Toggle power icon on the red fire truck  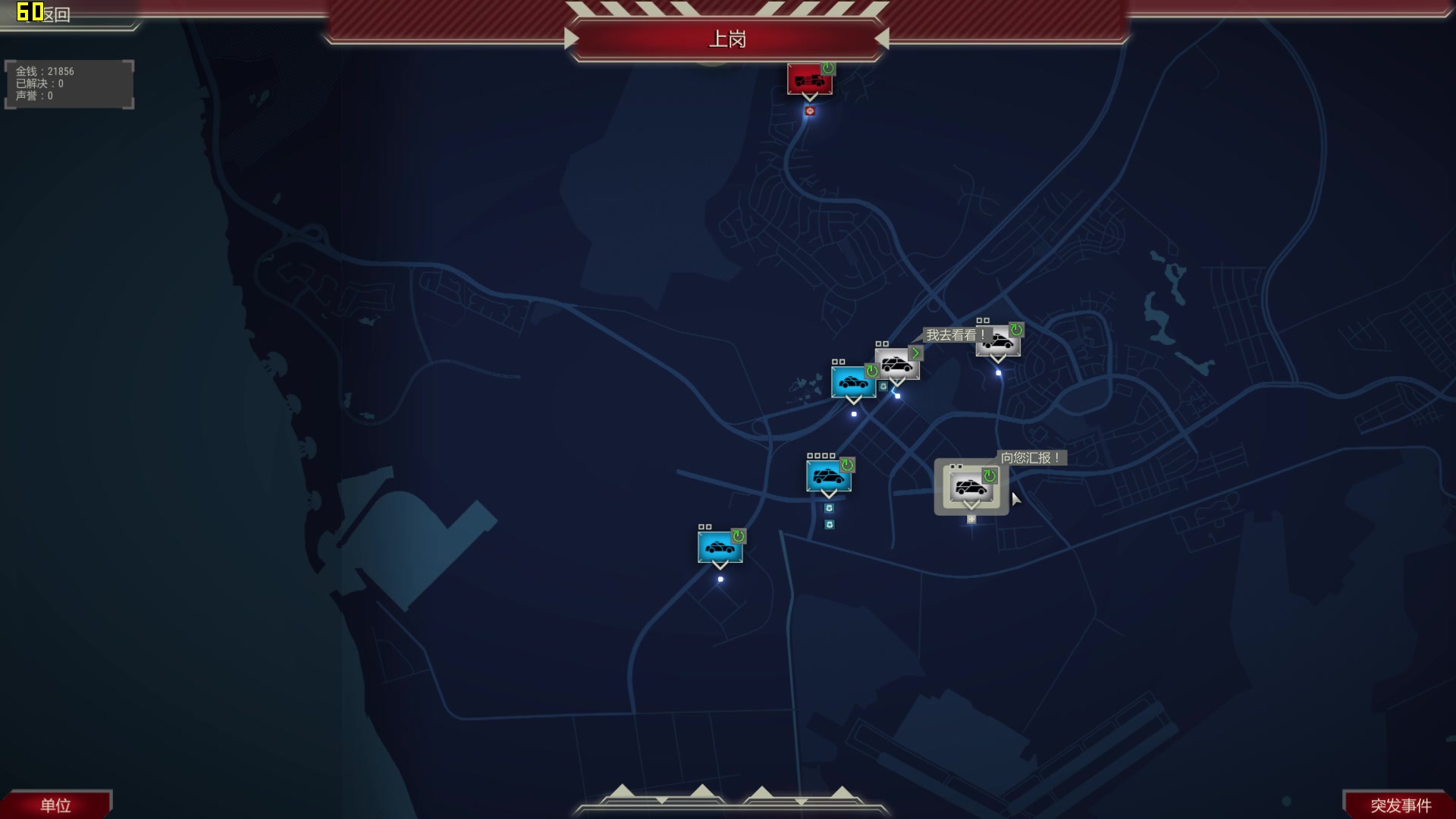point(828,69)
